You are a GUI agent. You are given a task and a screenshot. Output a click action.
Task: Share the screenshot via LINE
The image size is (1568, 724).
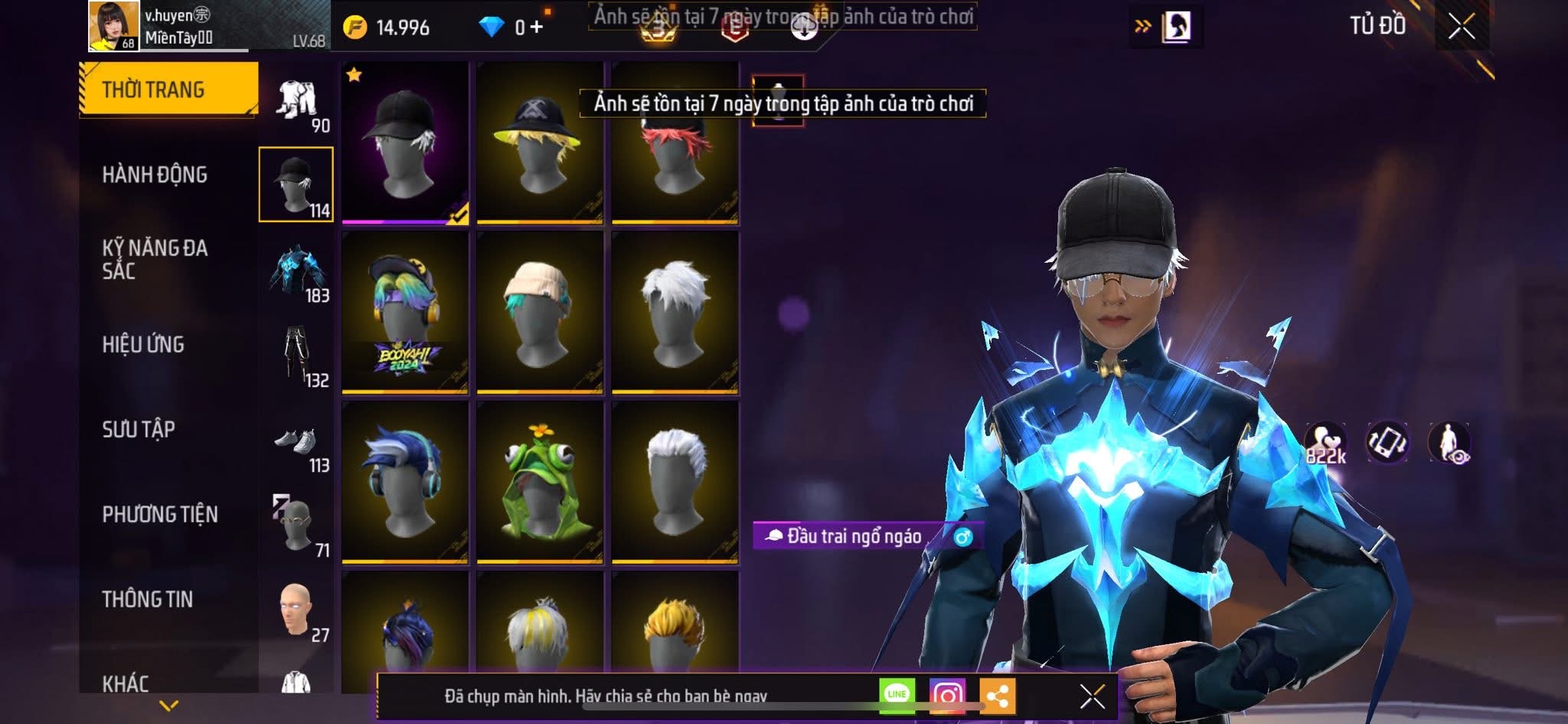click(897, 695)
